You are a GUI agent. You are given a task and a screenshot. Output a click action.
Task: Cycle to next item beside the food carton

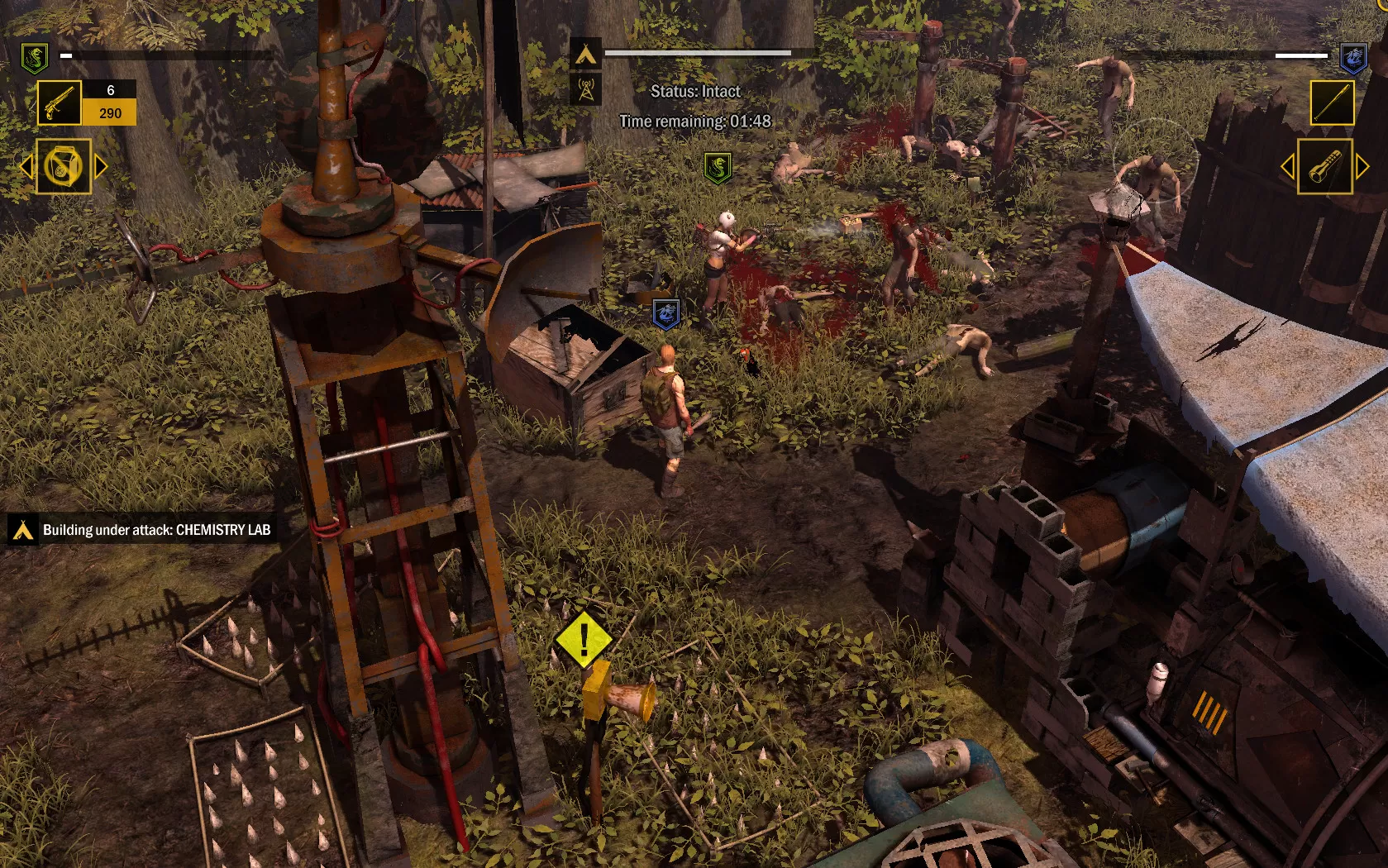coord(102,167)
